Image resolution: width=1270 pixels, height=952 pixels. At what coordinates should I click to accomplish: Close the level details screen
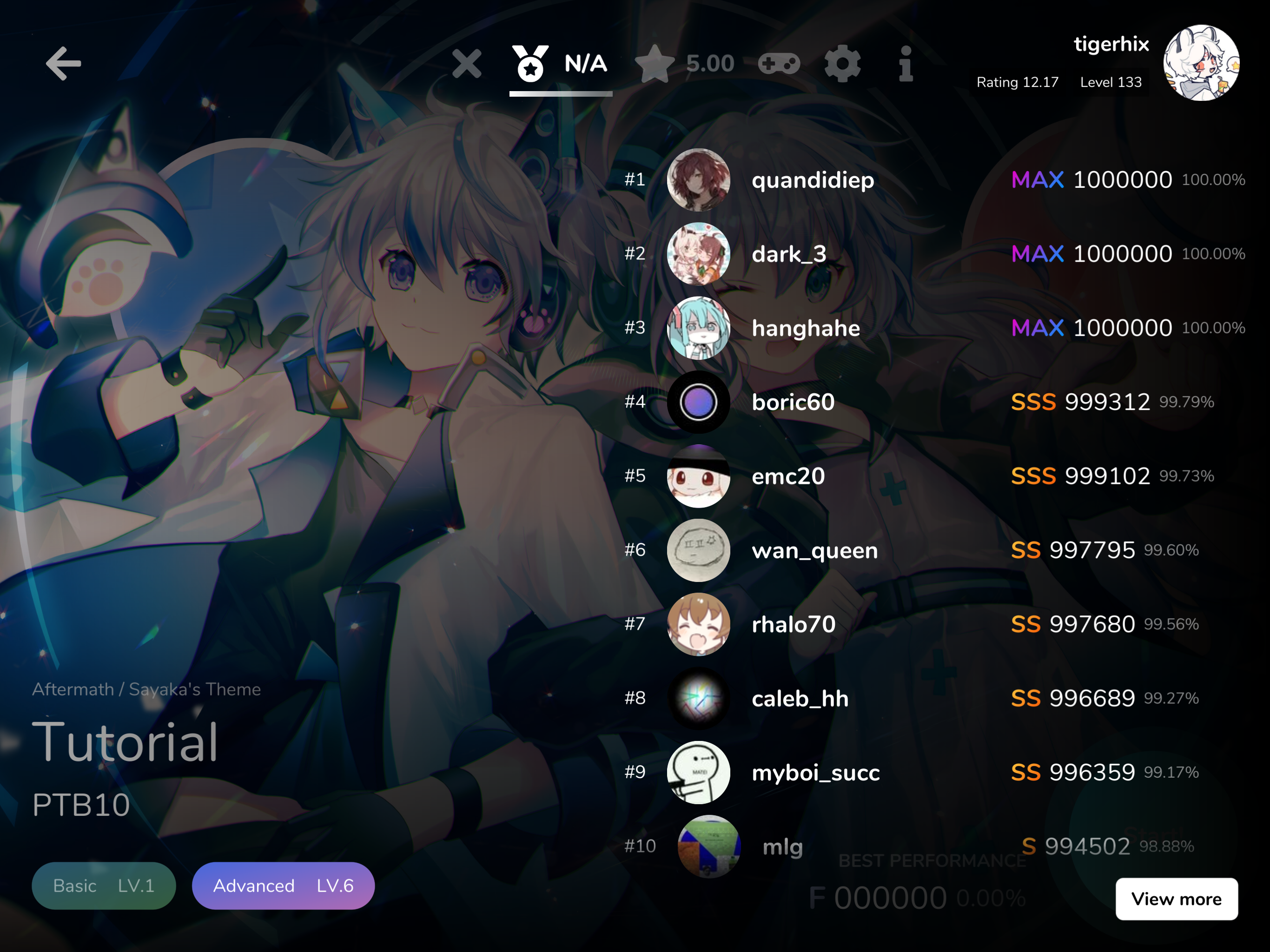[x=467, y=64]
